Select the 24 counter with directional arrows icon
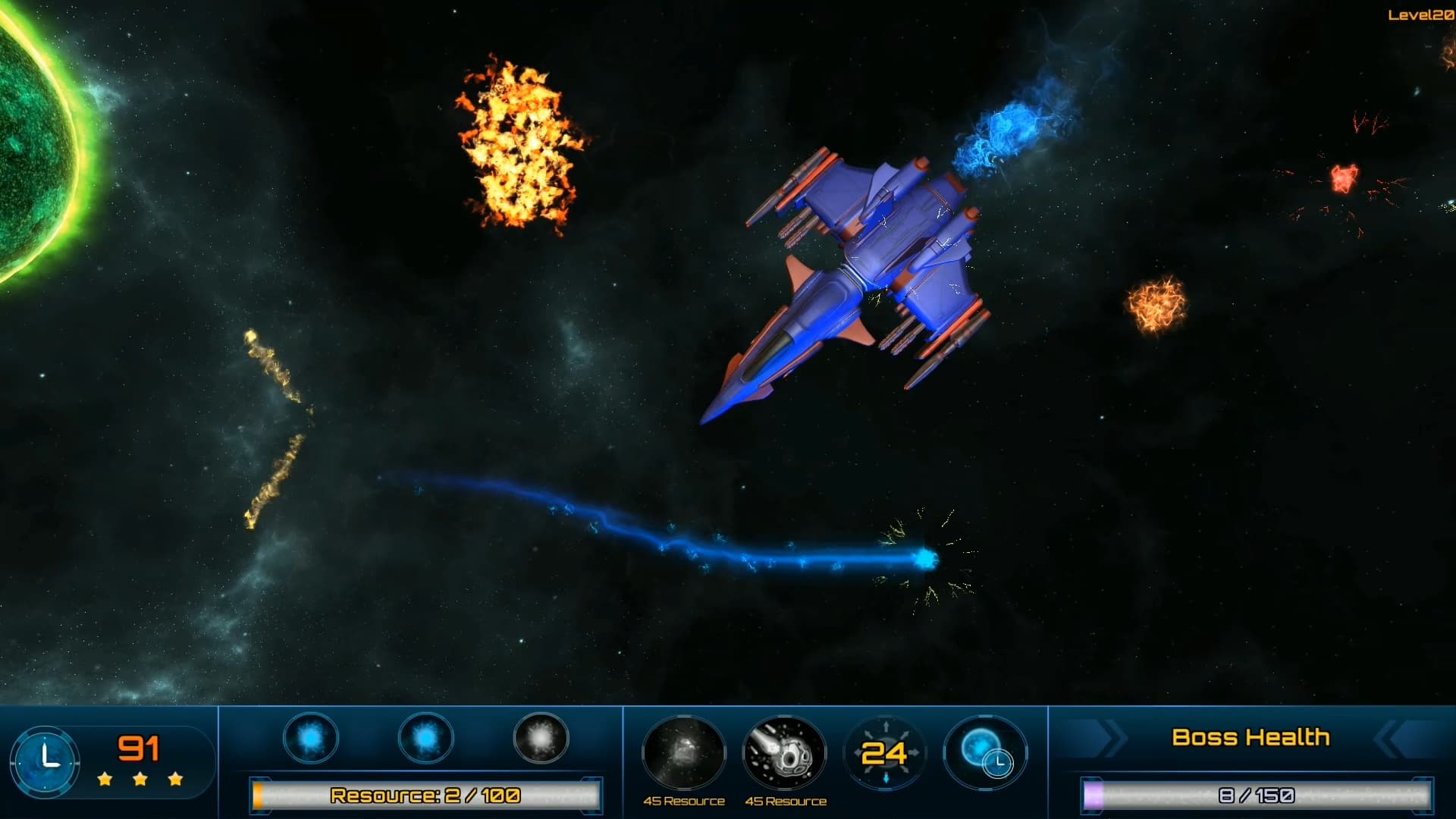Viewport: 1456px width, 819px height. coord(885,753)
